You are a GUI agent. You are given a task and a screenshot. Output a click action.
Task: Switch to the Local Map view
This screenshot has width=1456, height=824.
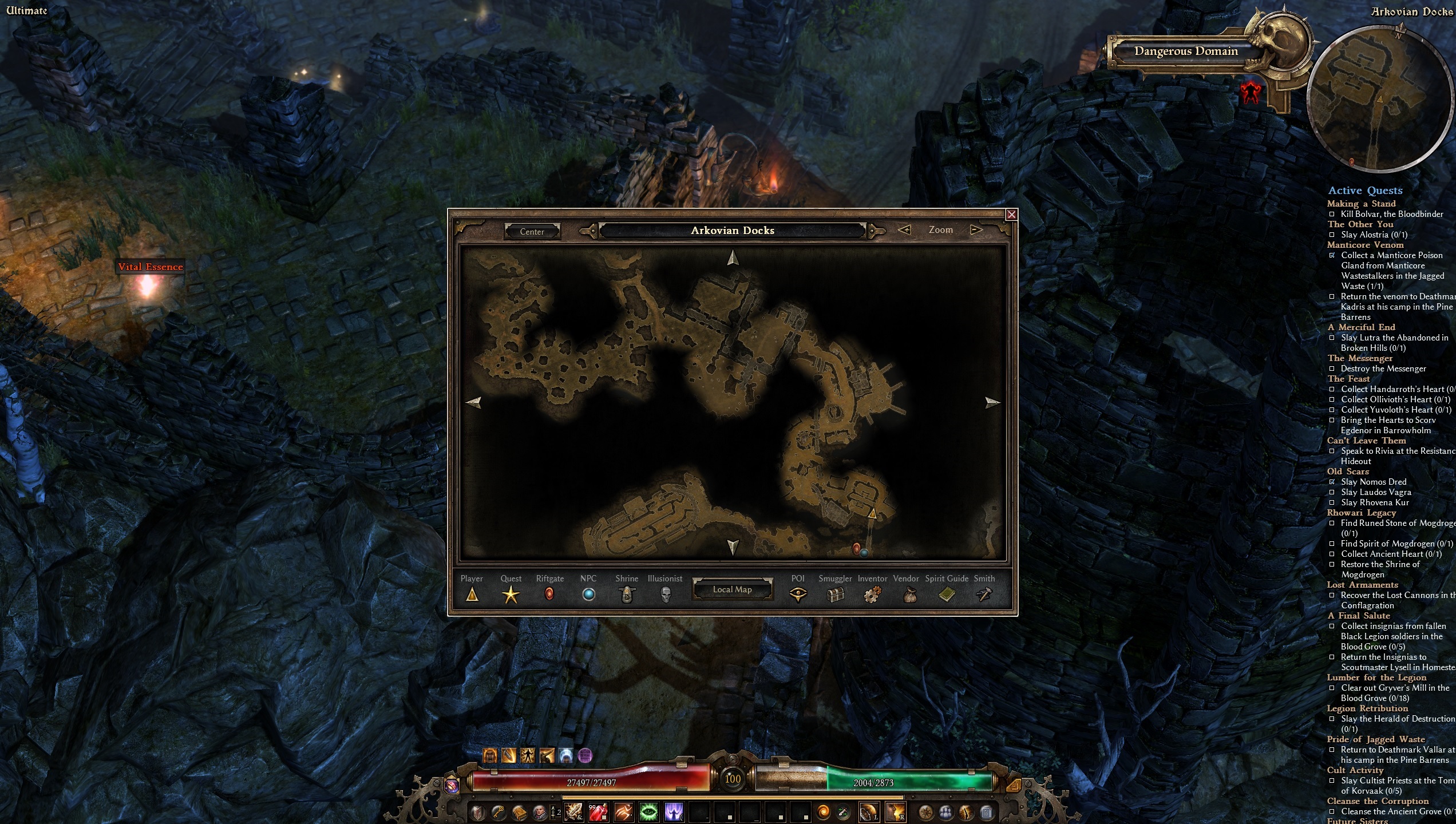733,589
